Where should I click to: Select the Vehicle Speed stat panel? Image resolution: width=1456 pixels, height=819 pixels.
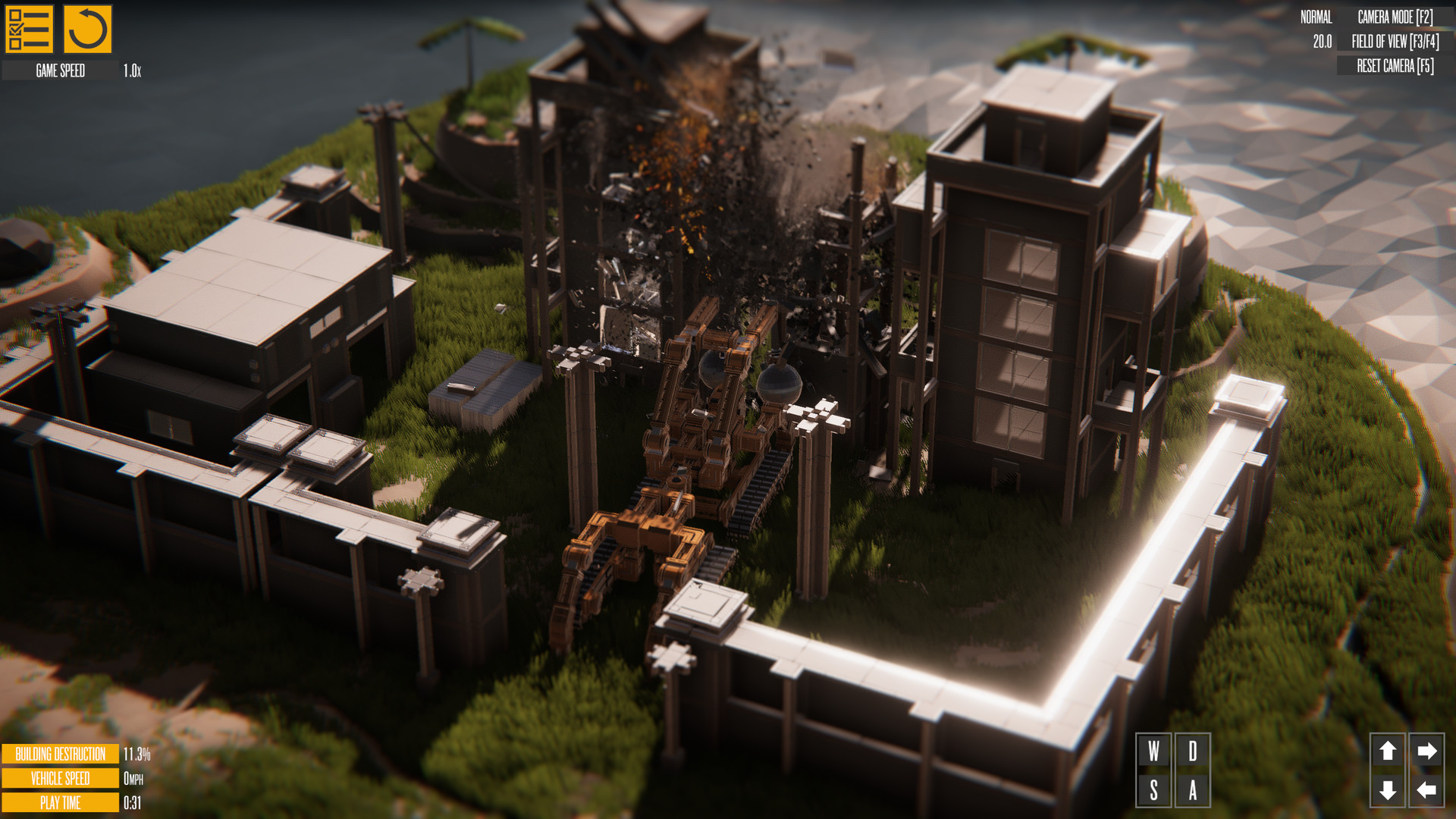59,778
